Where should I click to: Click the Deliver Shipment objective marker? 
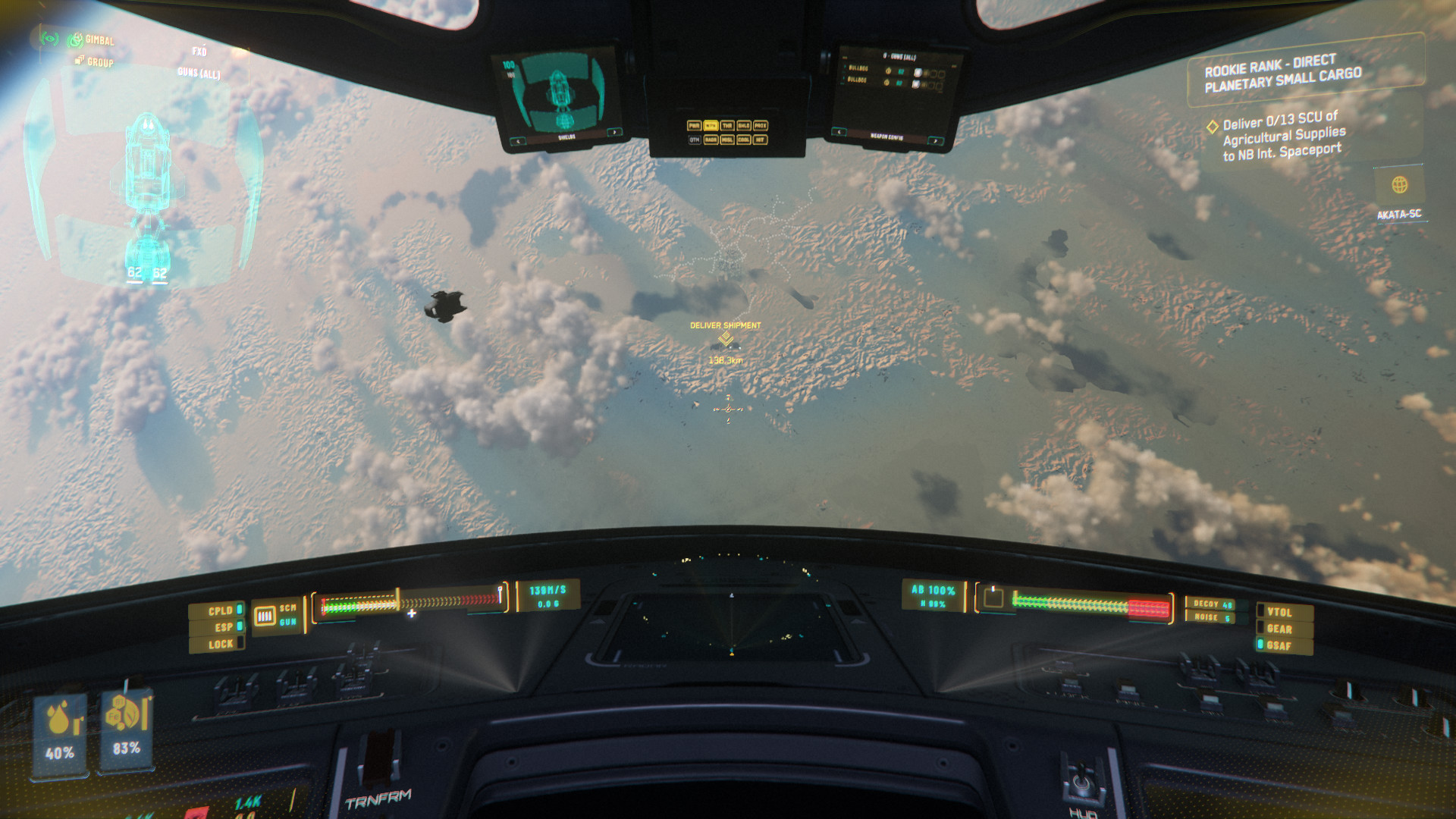(x=726, y=337)
